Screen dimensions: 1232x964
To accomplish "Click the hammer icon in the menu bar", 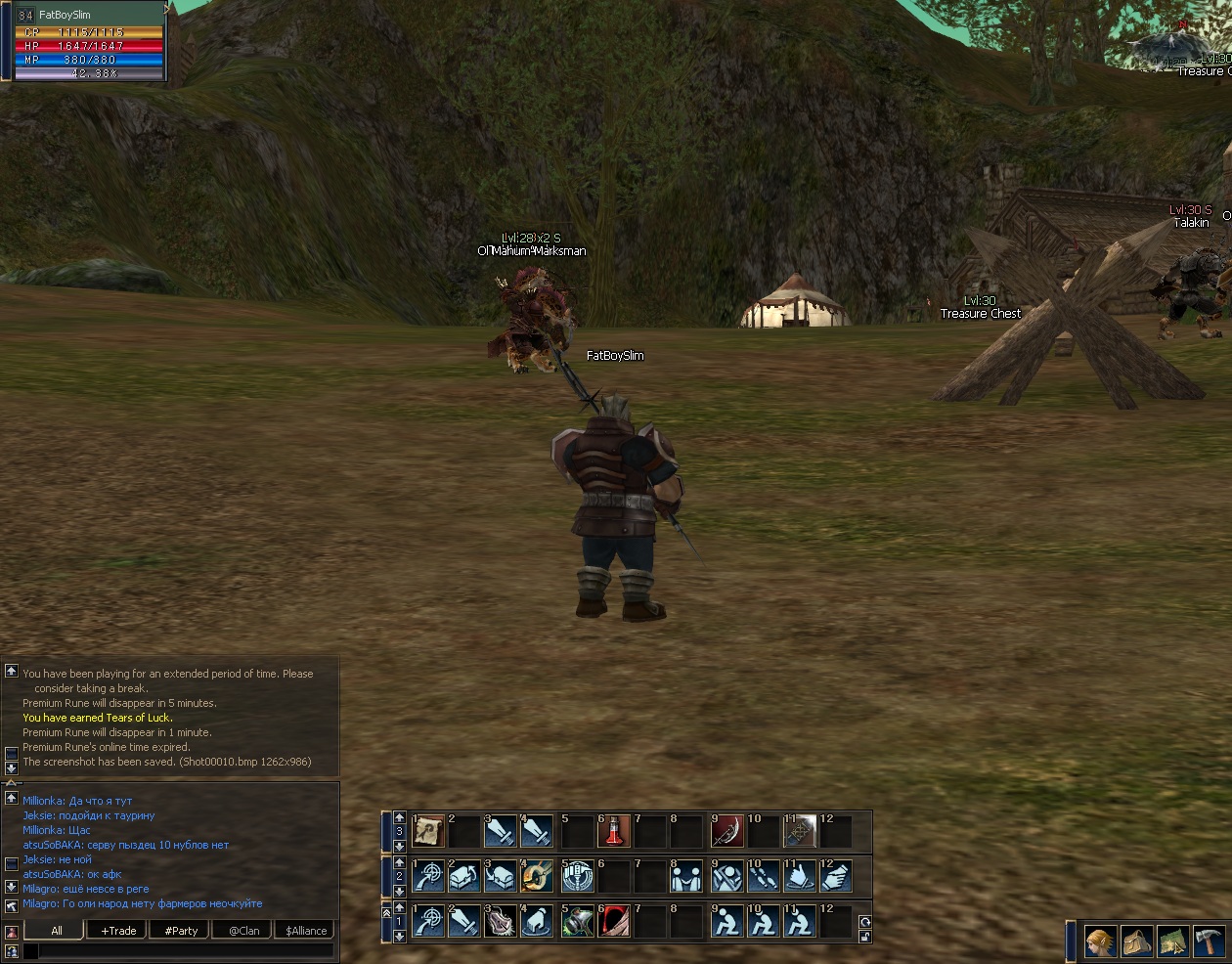I will [x=1209, y=942].
